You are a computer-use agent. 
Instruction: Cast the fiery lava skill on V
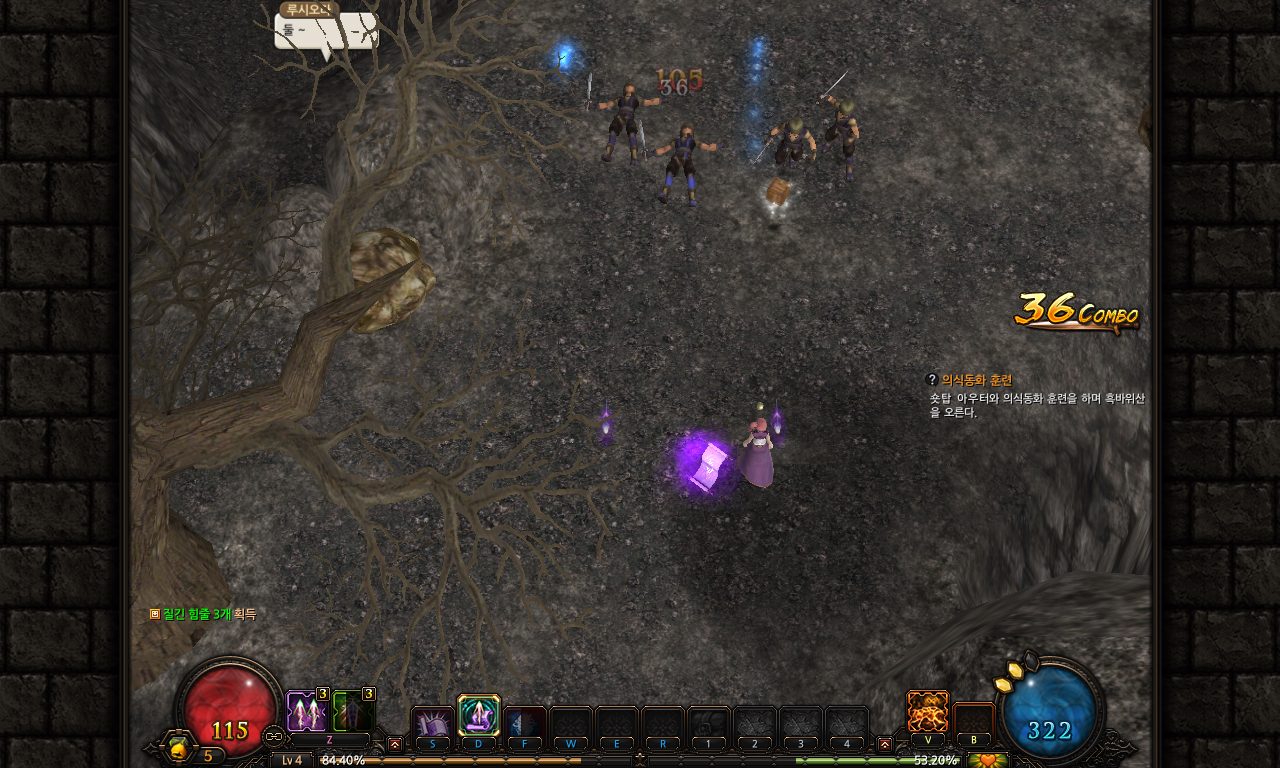(927, 712)
